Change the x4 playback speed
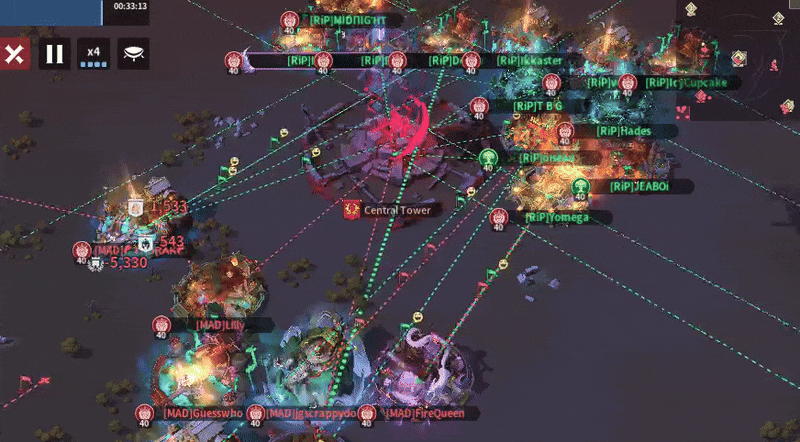This screenshot has width=800, height=442. point(94,53)
